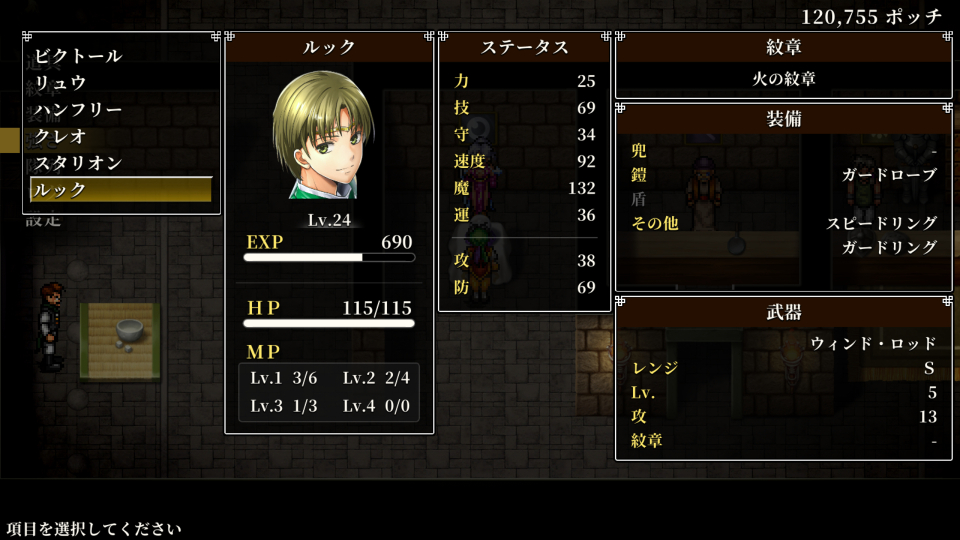Select the 火の紋章 rune entry
960x540 pixels.
coord(783,78)
